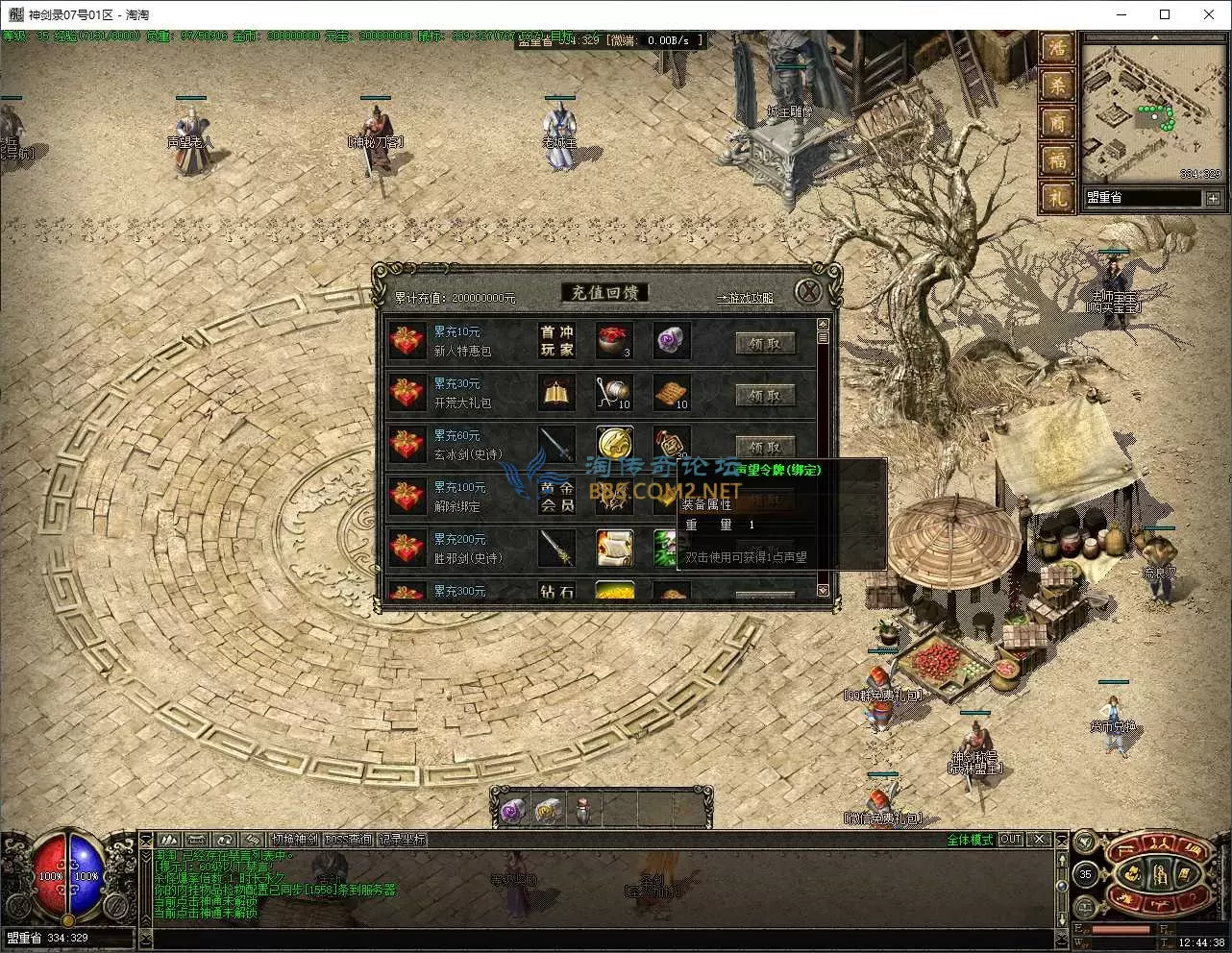
Task: Open the 礼 gift side button
Action: [1057, 198]
